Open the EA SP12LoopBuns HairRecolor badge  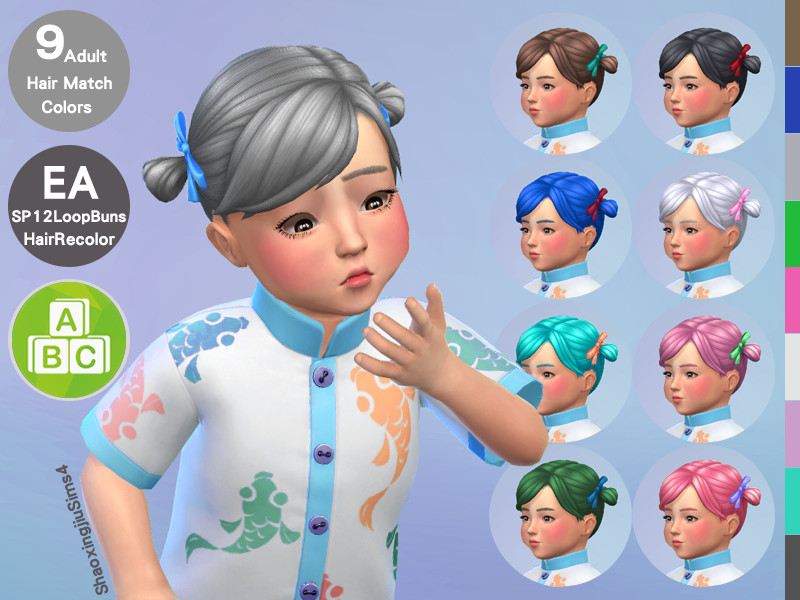pyautogui.click(x=69, y=205)
